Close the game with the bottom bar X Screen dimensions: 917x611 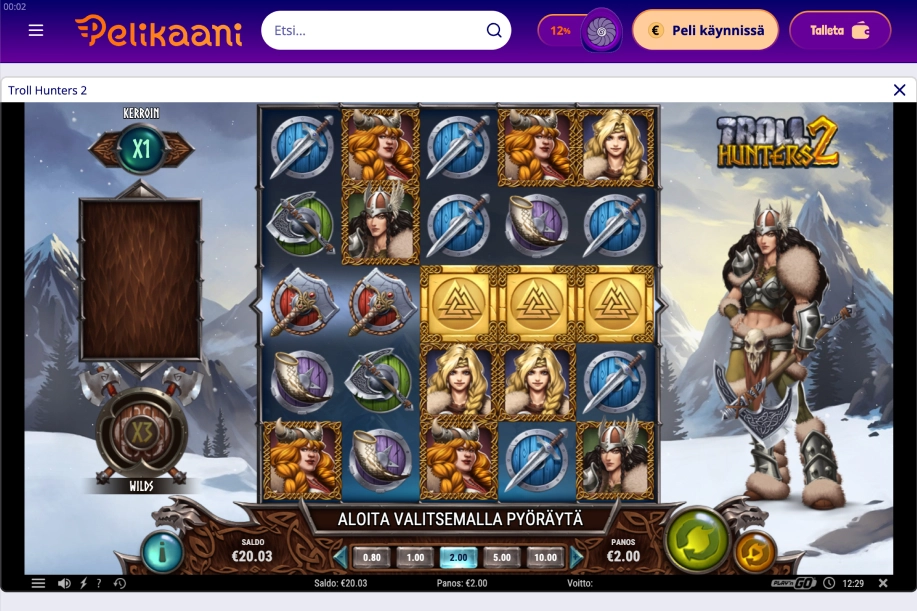(x=883, y=583)
